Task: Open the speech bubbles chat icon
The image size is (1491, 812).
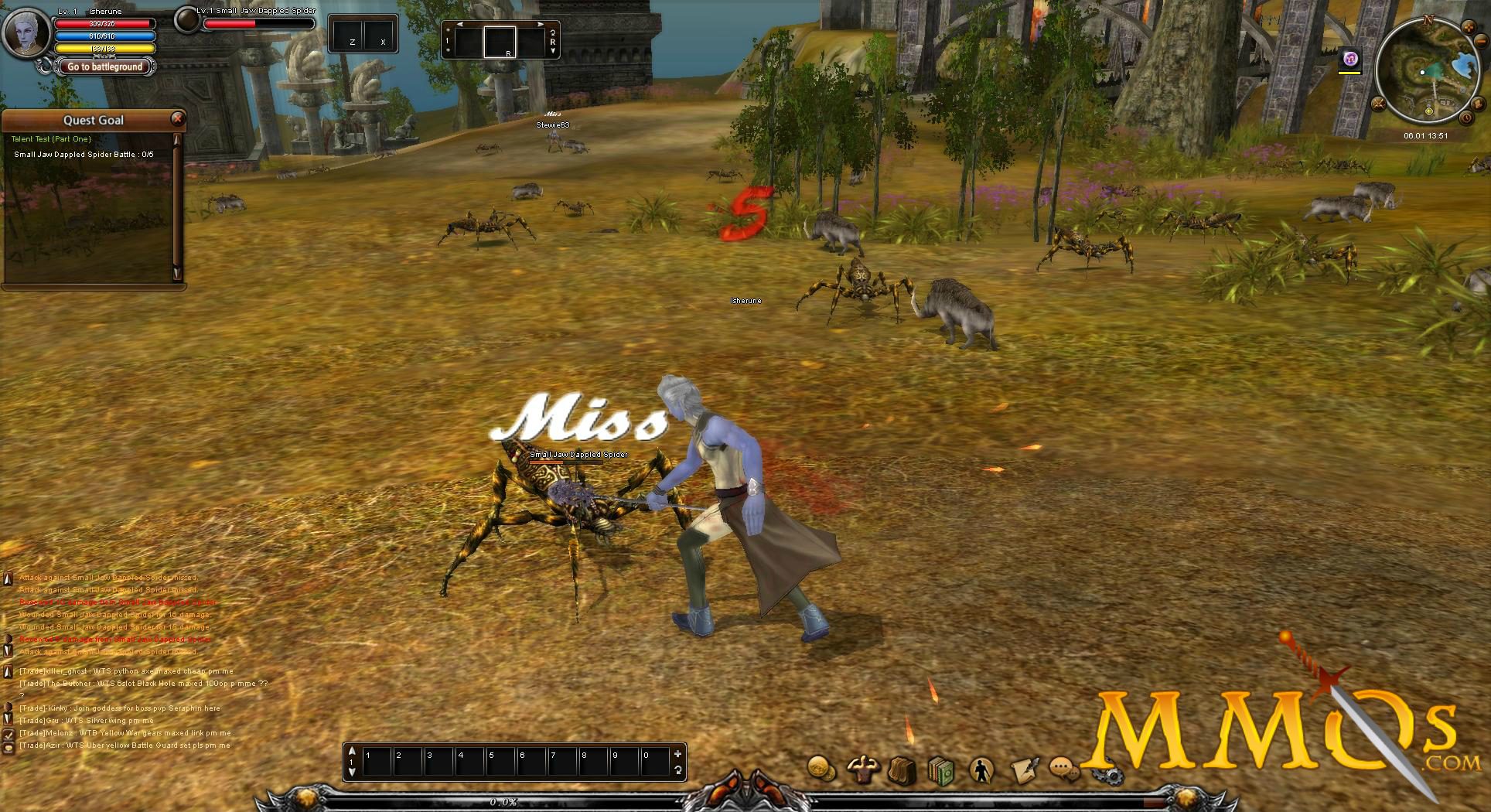Action: point(1065,769)
